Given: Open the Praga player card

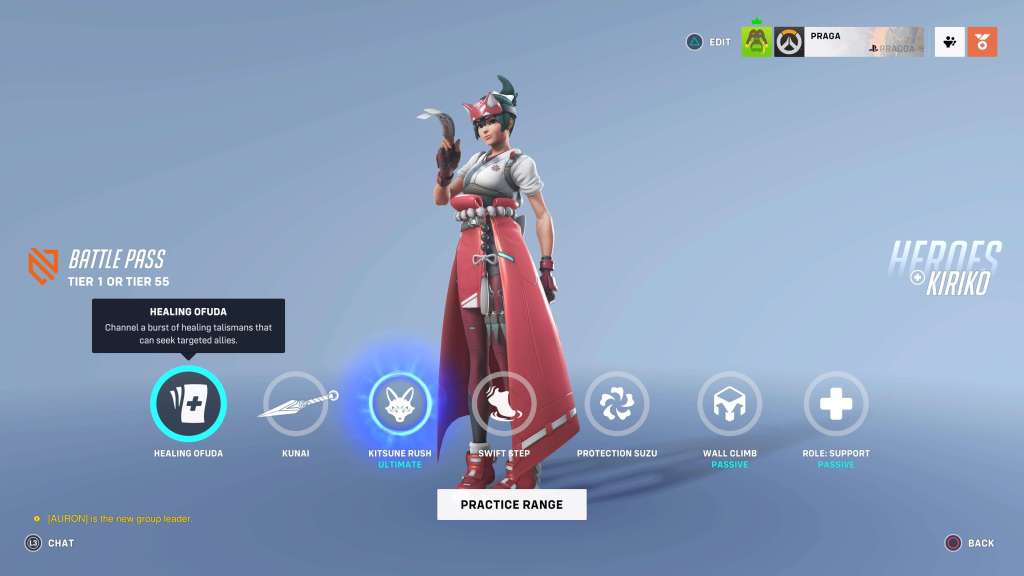Looking at the screenshot, I should 864,42.
